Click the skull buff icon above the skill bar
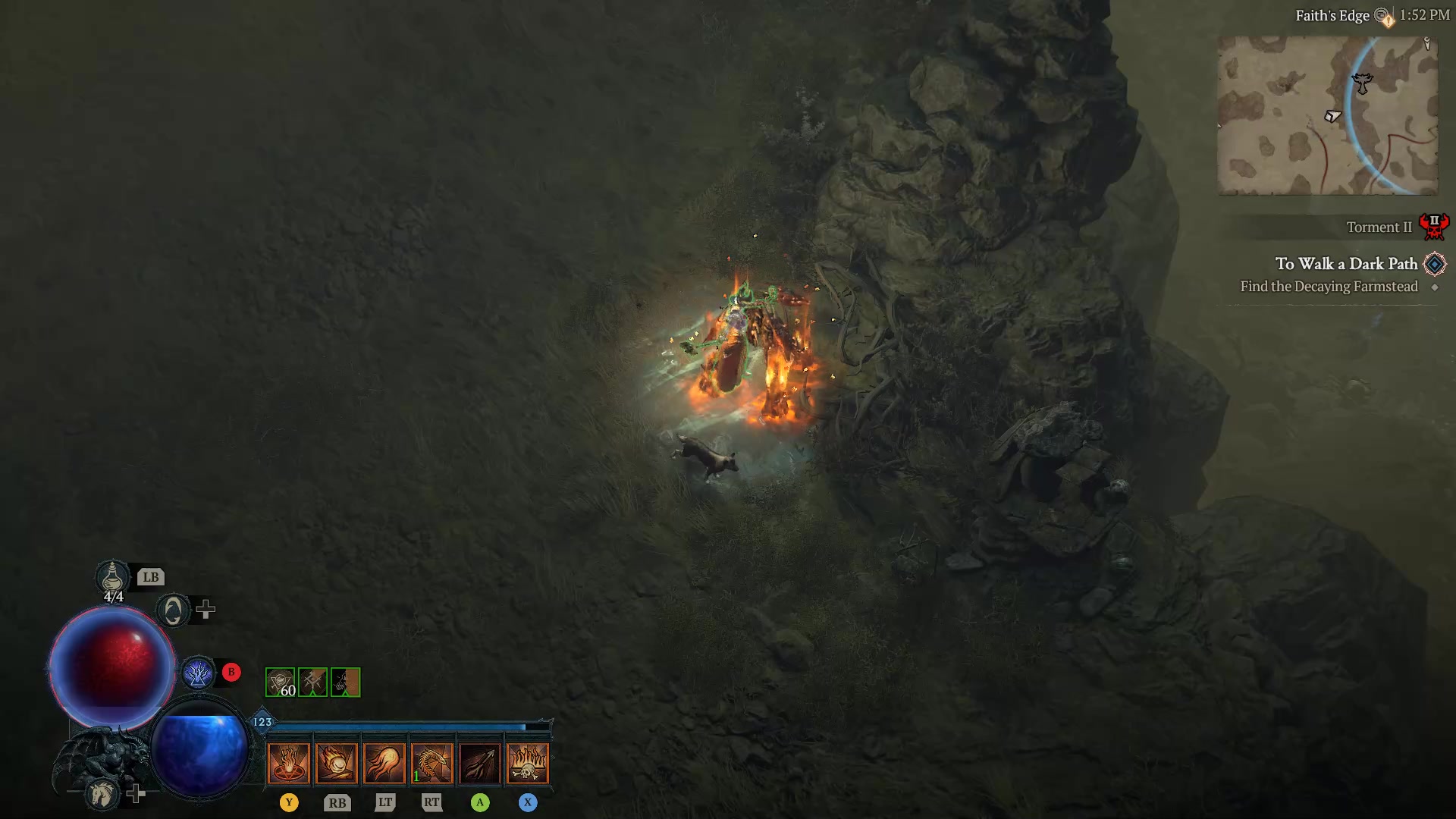Viewport: 1456px width, 819px height. tap(345, 682)
